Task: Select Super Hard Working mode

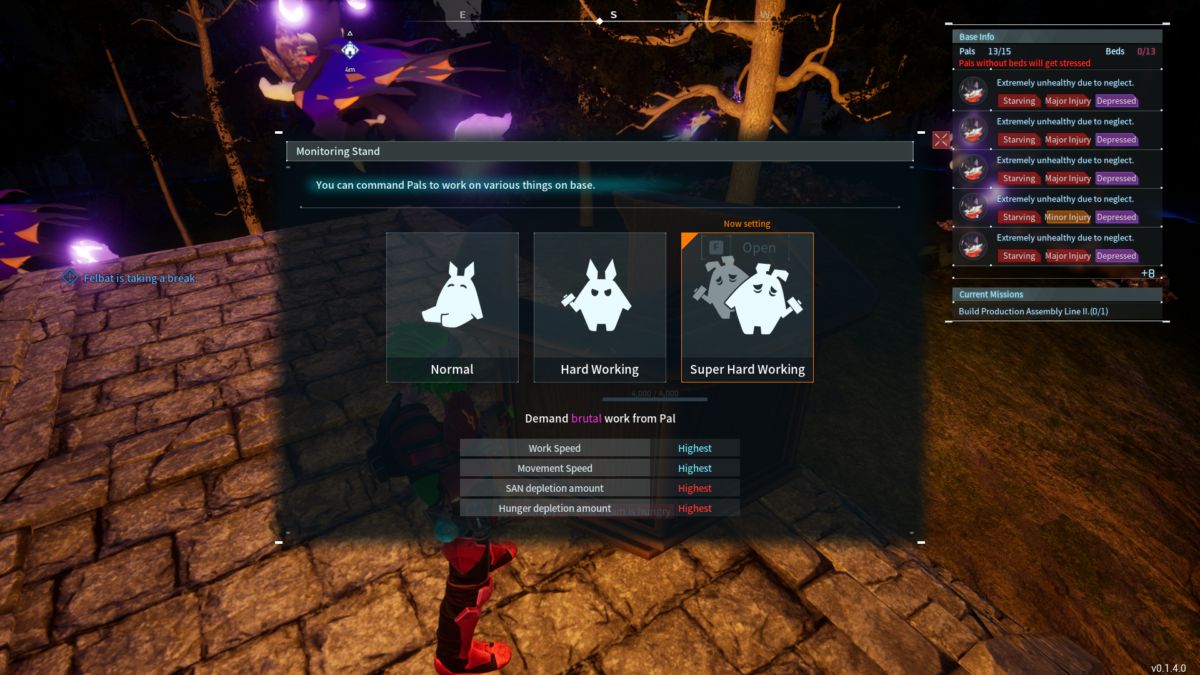Action: pyautogui.click(x=747, y=307)
